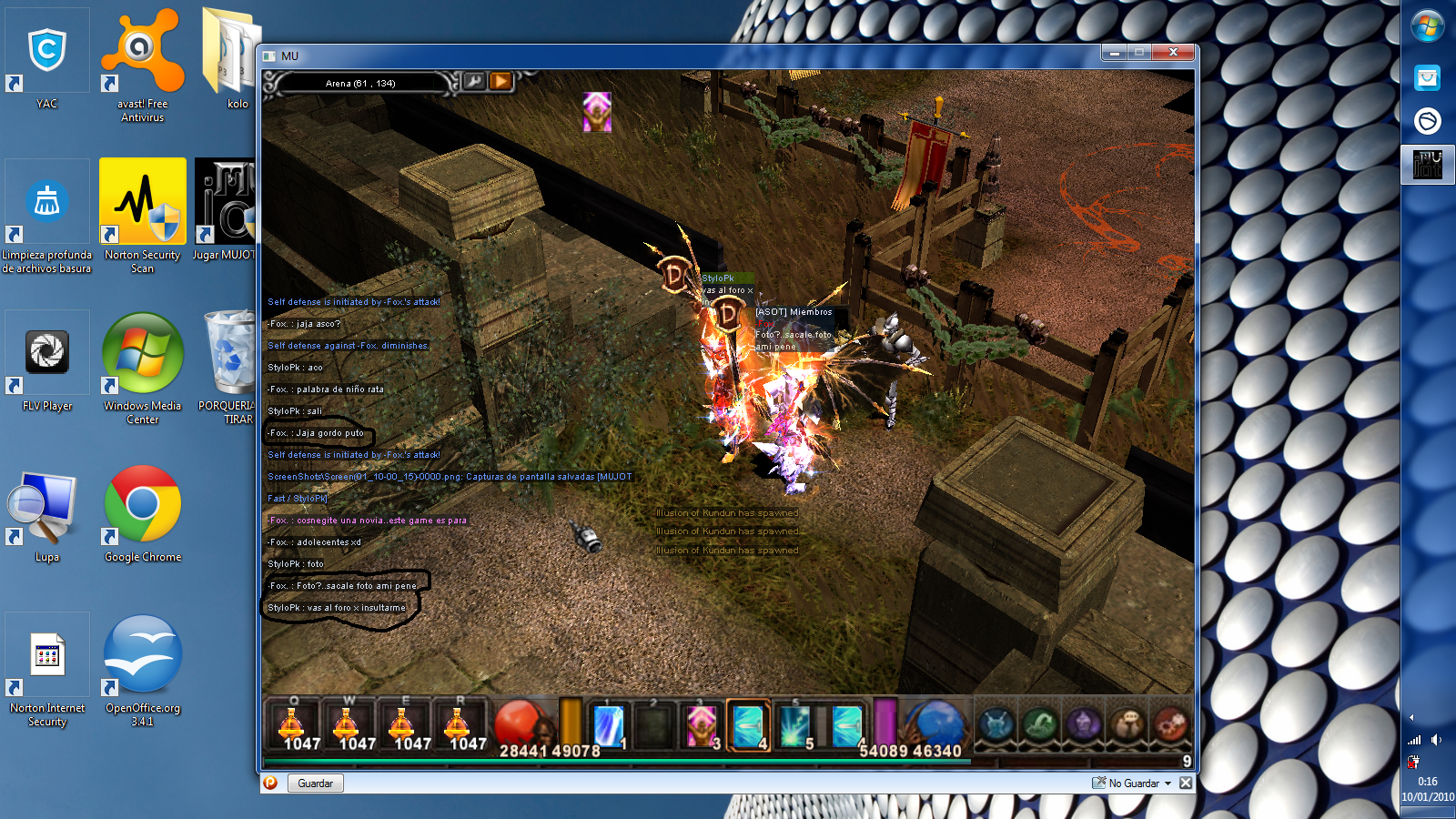The width and height of the screenshot is (1456, 819).
Task: Open the crossed-swords menu icon
Action: pos(996,725)
